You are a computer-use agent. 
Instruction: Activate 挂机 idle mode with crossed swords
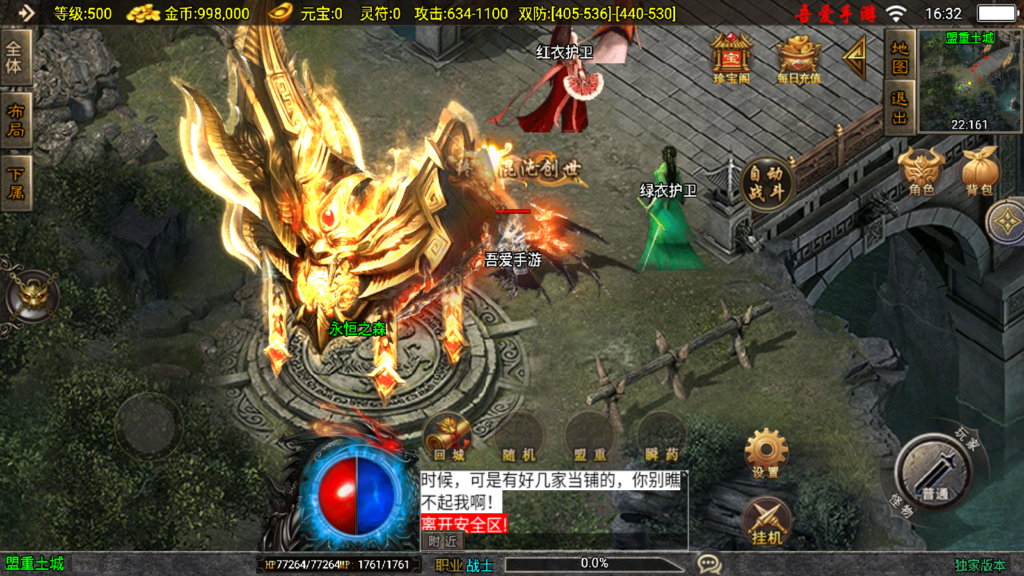(767, 520)
